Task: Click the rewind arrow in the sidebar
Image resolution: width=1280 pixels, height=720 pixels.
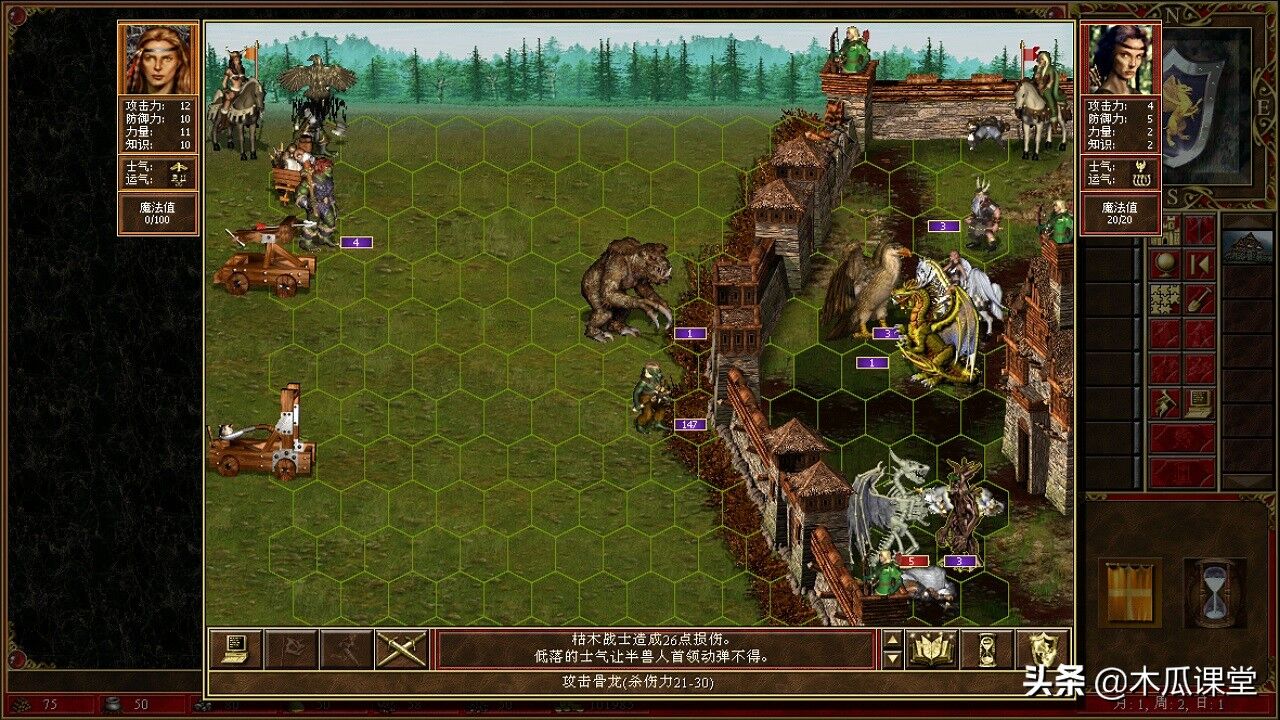Action: coord(1200,265)
